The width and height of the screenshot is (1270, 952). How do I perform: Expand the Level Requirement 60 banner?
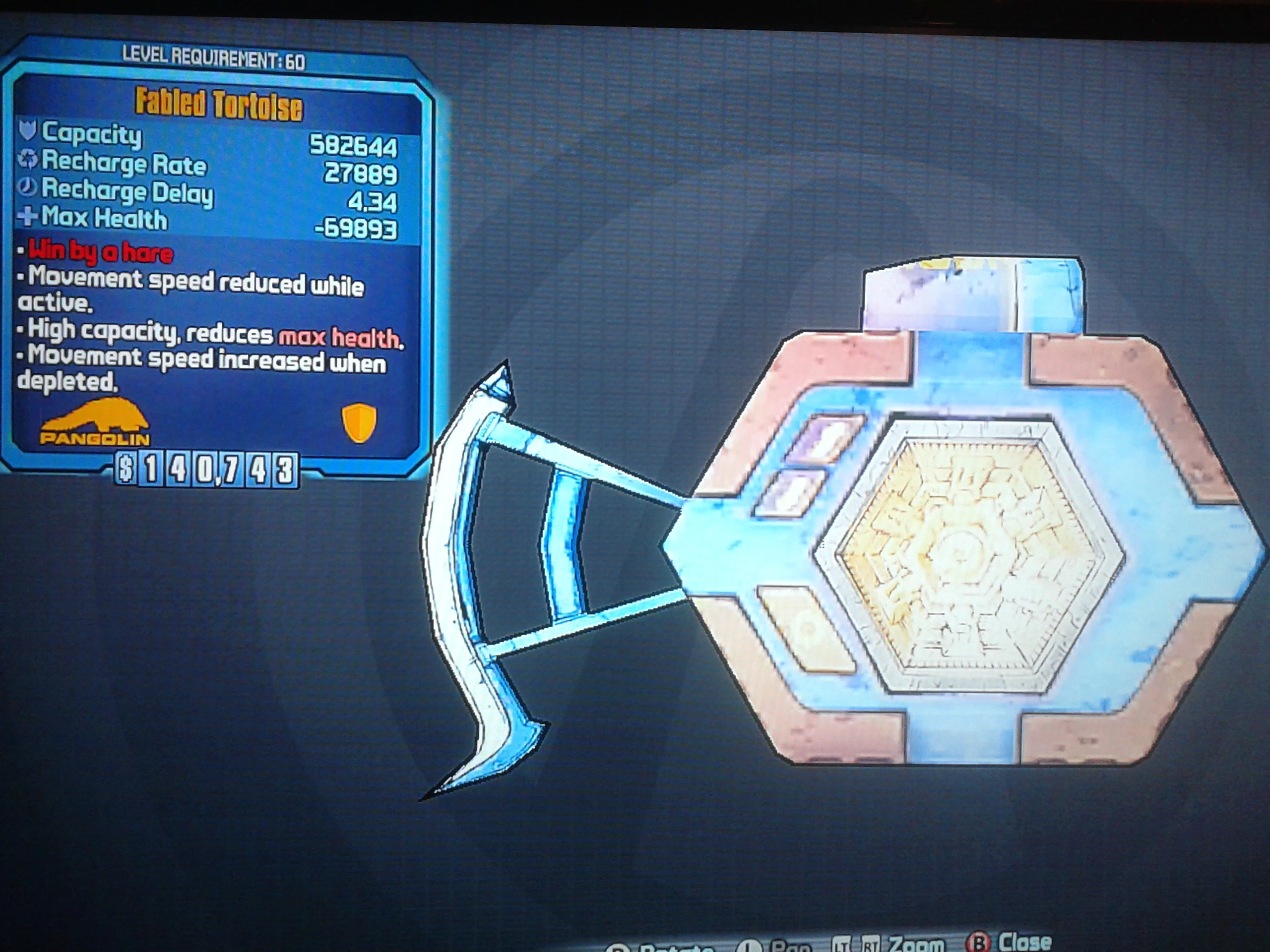pos(212,56)
